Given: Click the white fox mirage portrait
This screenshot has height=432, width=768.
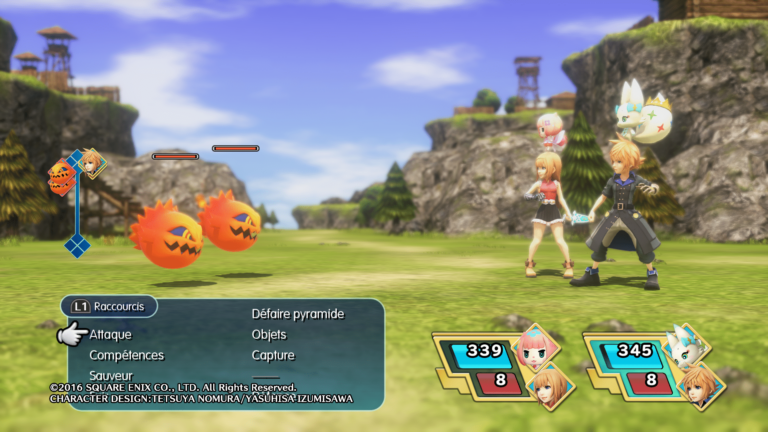Looking at the screenshot, I should 687,347.
